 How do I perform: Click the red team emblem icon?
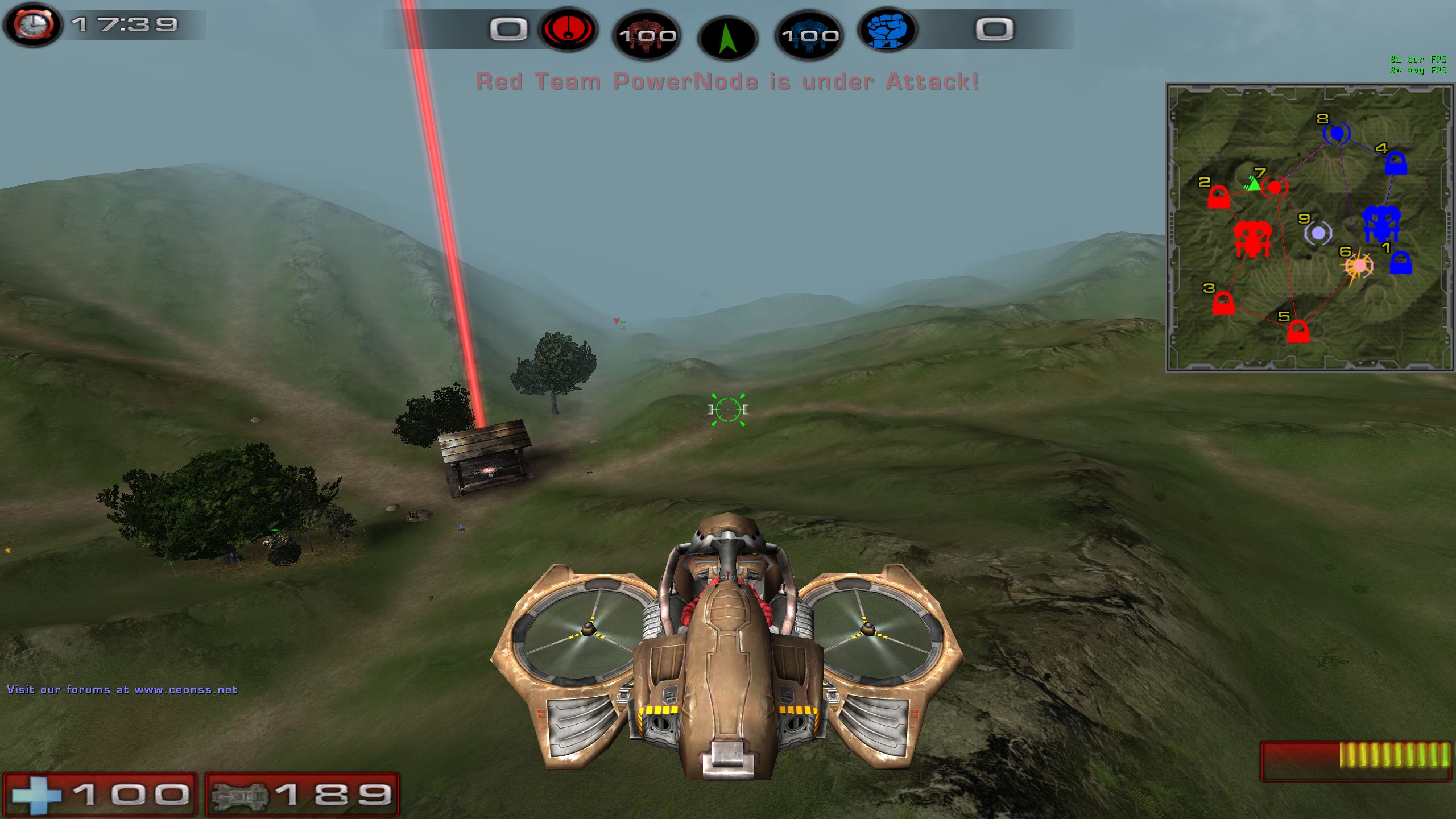(568, 29)
